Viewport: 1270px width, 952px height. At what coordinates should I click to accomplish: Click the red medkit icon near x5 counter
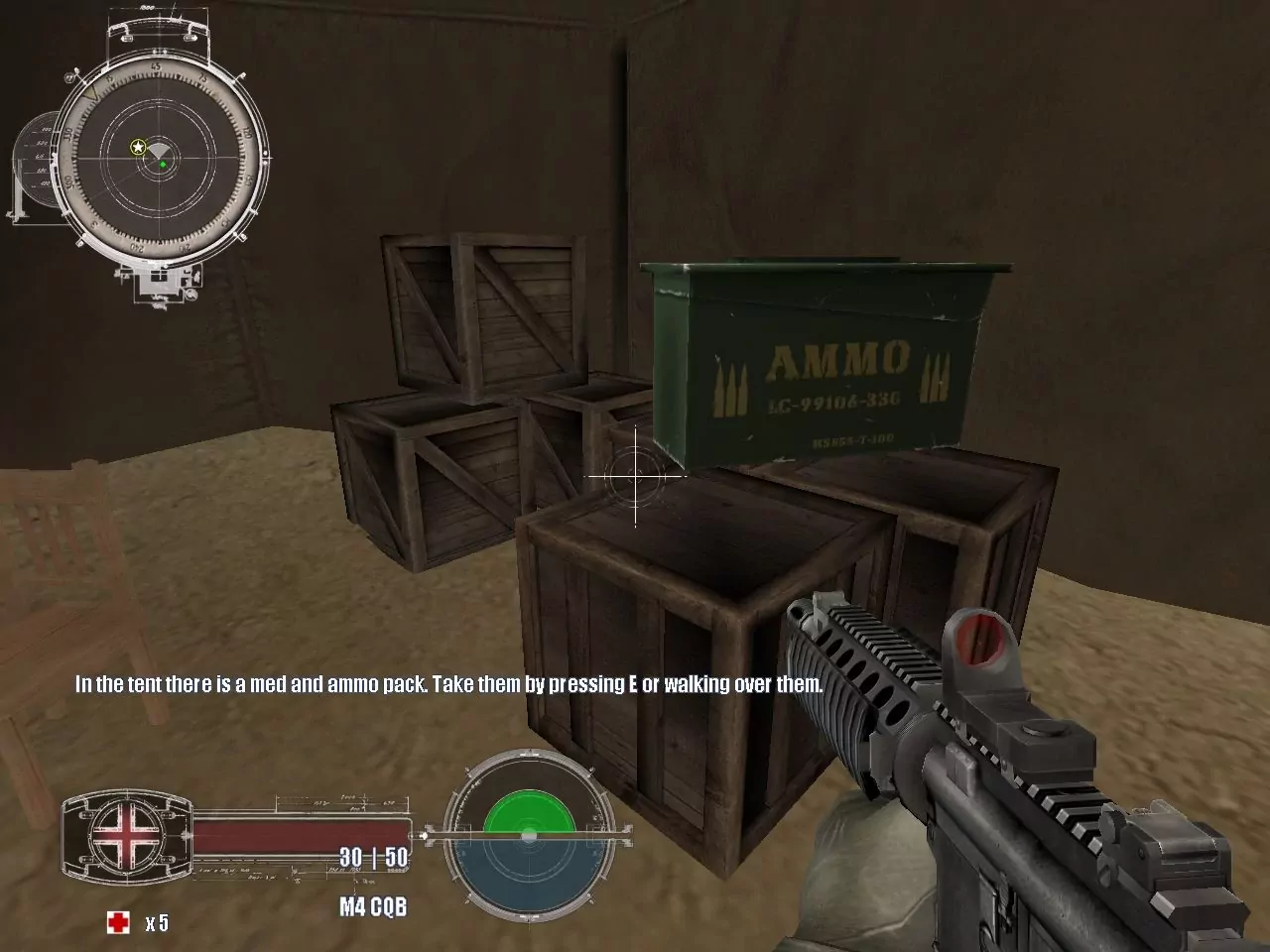pos(118,921)
